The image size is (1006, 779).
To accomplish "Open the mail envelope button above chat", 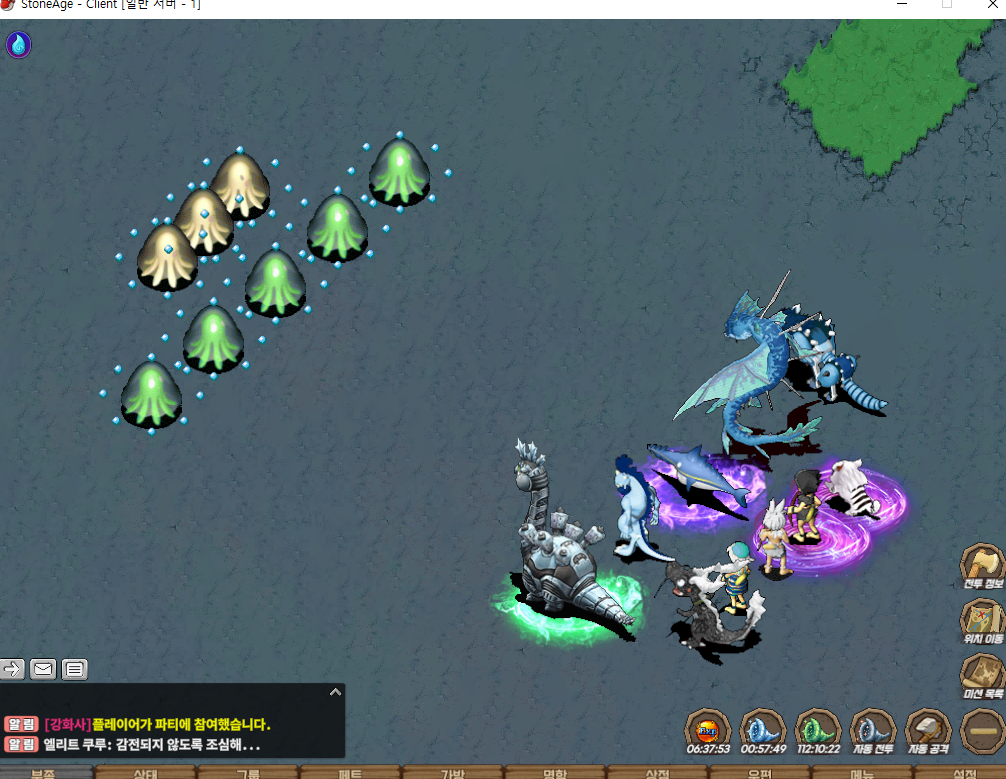I will tap(43, 669).
